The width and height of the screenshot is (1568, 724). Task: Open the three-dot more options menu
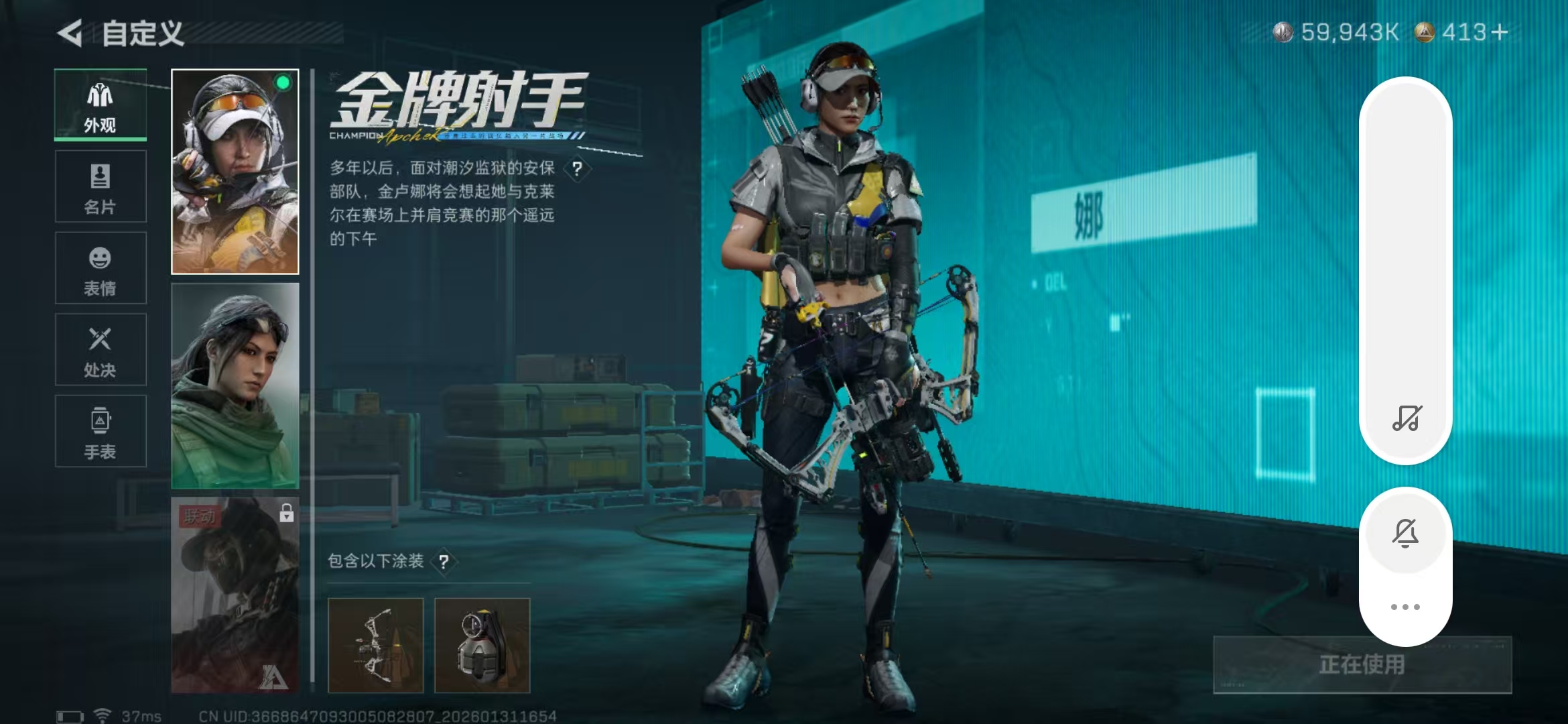pyautogui.click(x=1406, y=605)
